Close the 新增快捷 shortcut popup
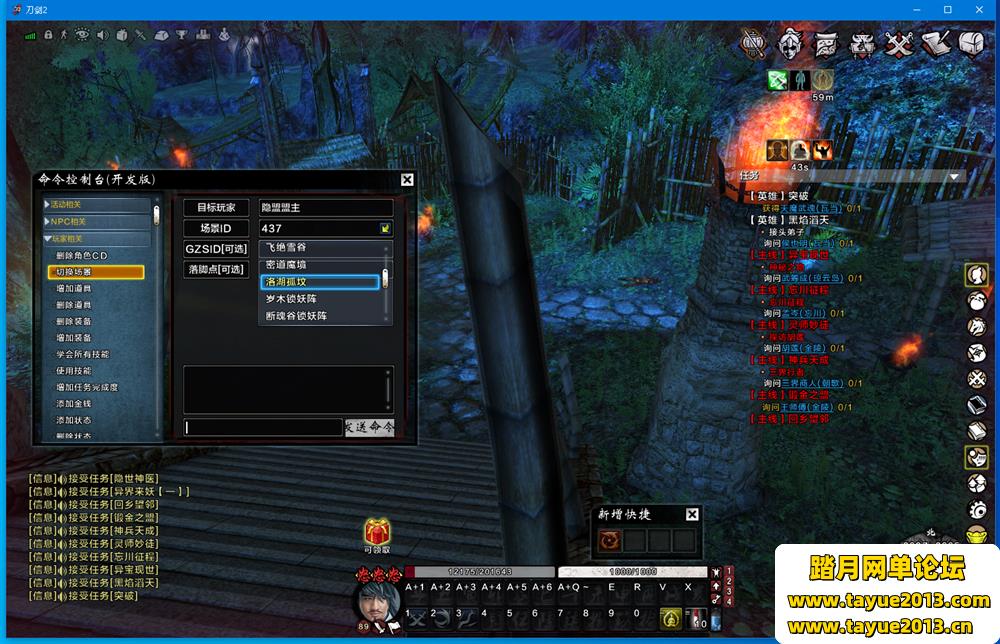Viewport: 1000px width, 644px height. point(692,514)
